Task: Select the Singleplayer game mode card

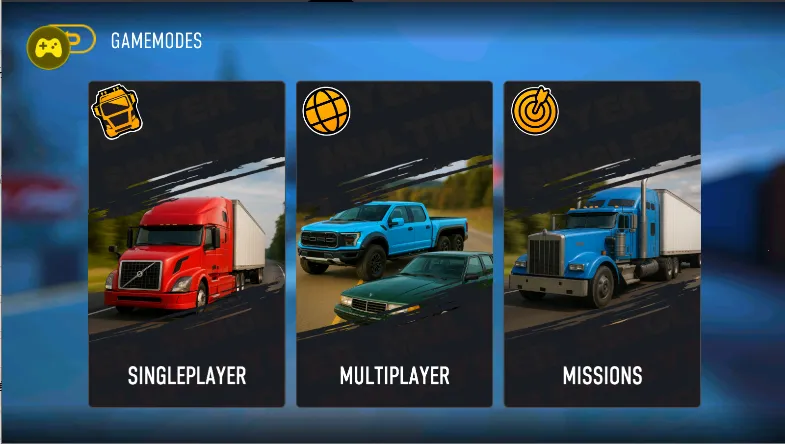Action: (x=187, y=244)
